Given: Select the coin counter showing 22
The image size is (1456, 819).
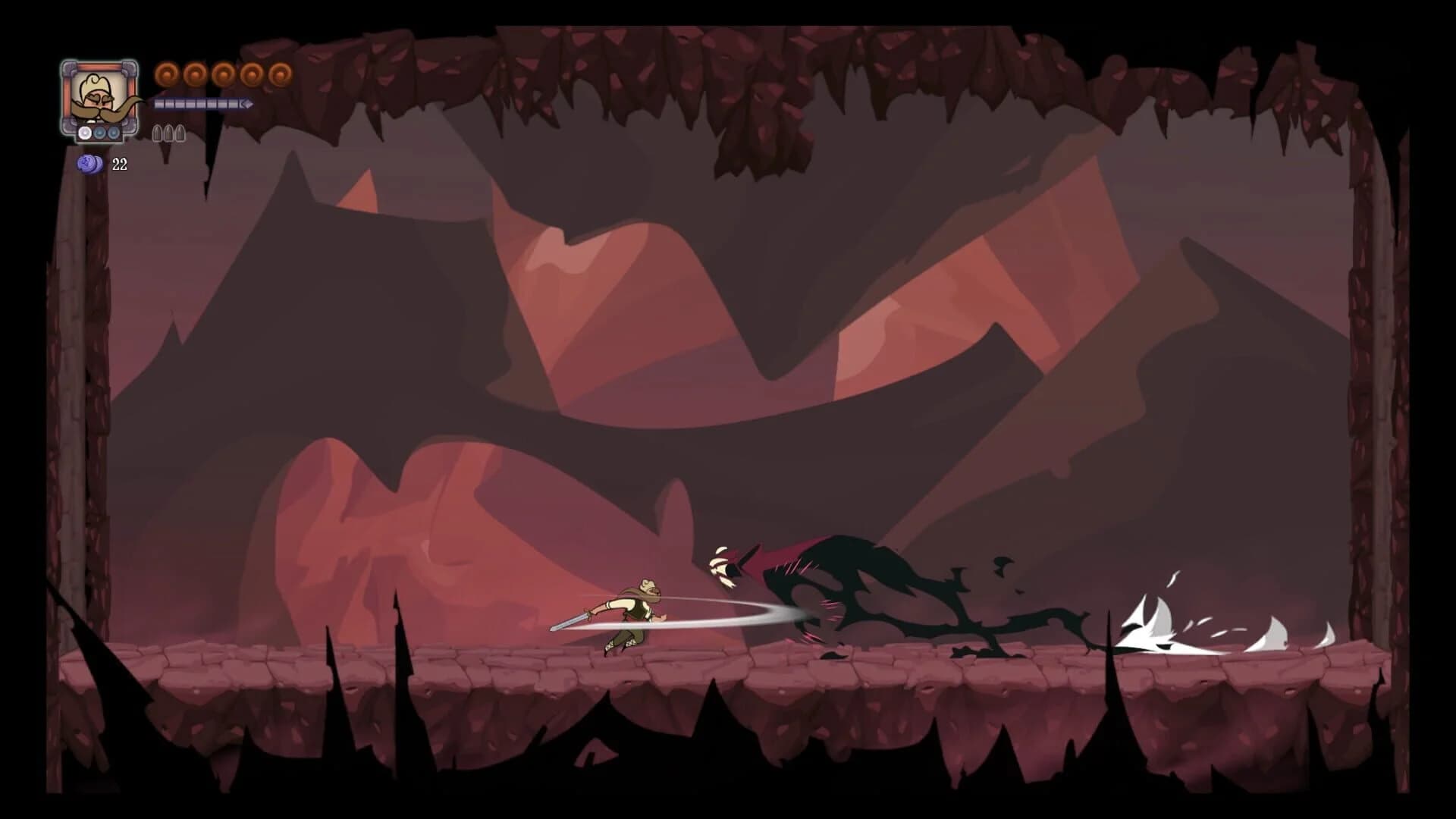Looking at the screenshot, I should point(119,162).
